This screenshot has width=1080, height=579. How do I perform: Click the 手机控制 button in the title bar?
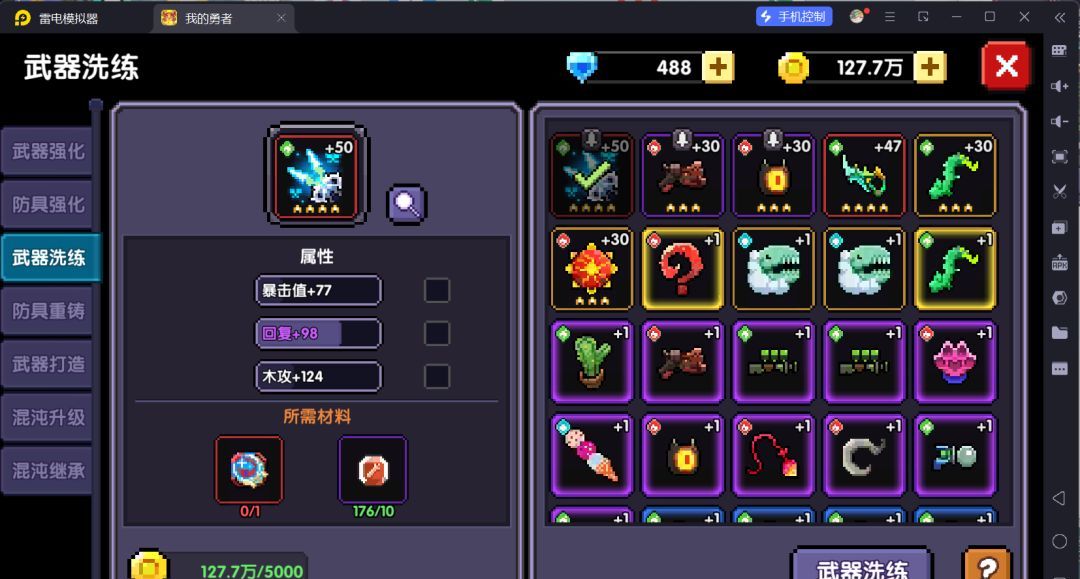[794, 16]
